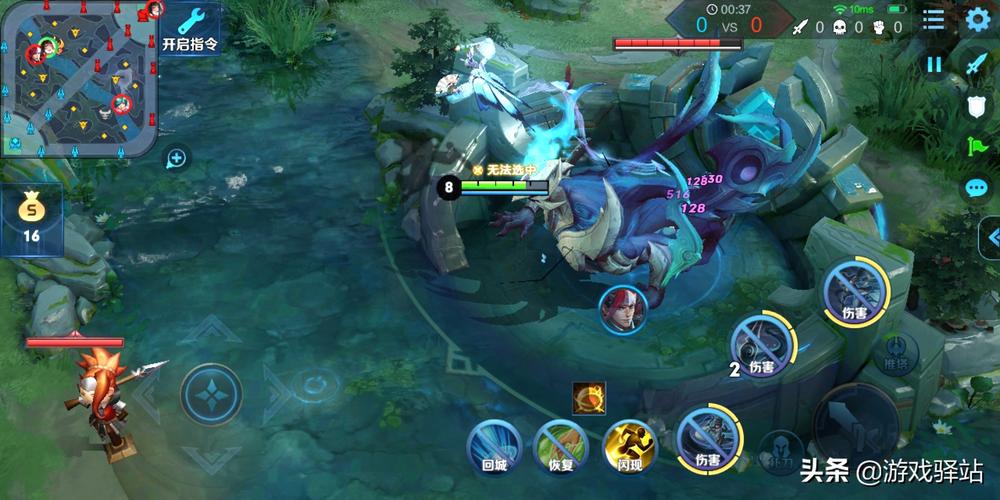Send the blue sword attack signal
The height and width of the screenshot is (500, 1000).
pos(976,63)
